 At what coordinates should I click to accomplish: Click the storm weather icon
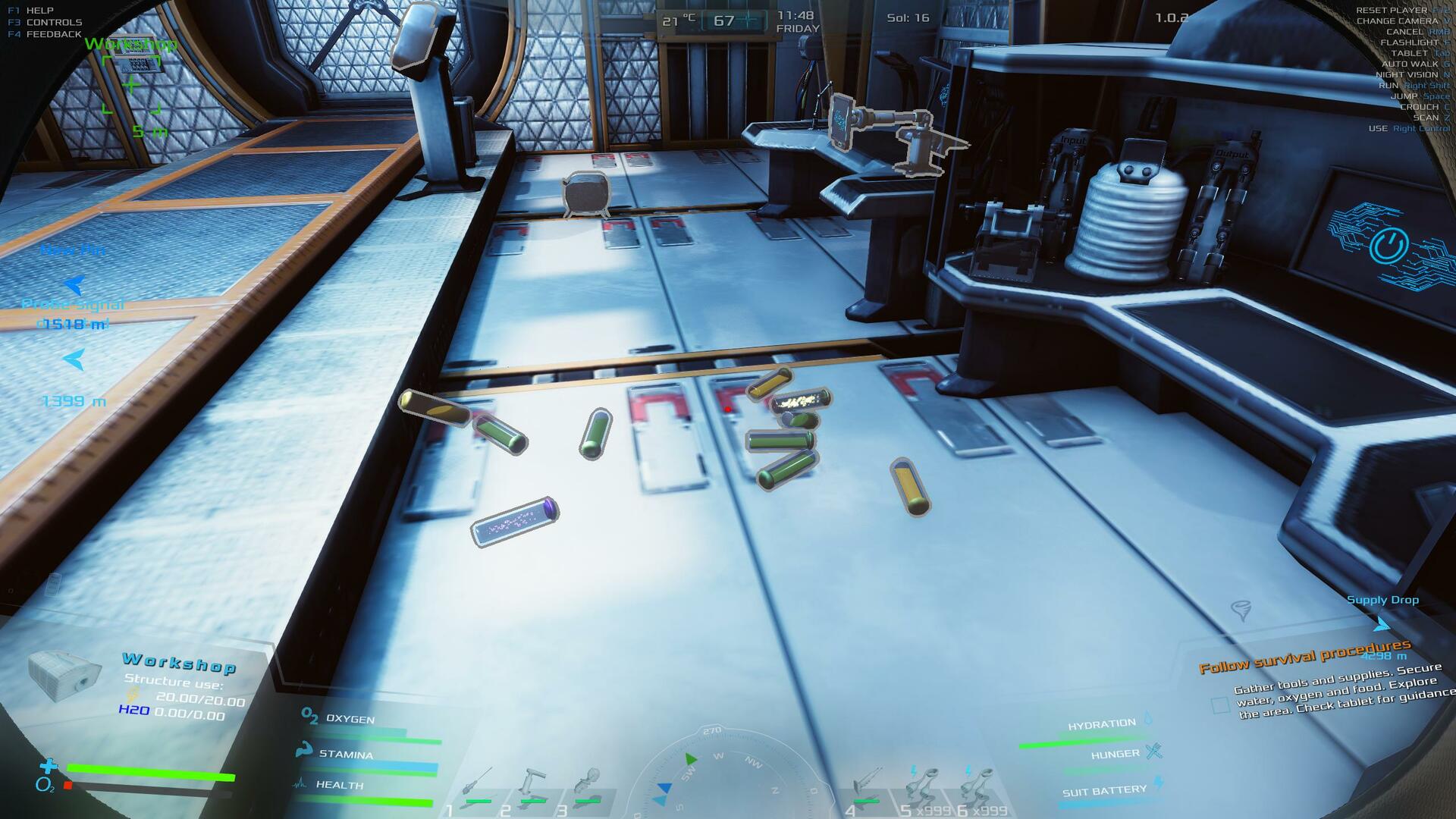point(1241,610)
